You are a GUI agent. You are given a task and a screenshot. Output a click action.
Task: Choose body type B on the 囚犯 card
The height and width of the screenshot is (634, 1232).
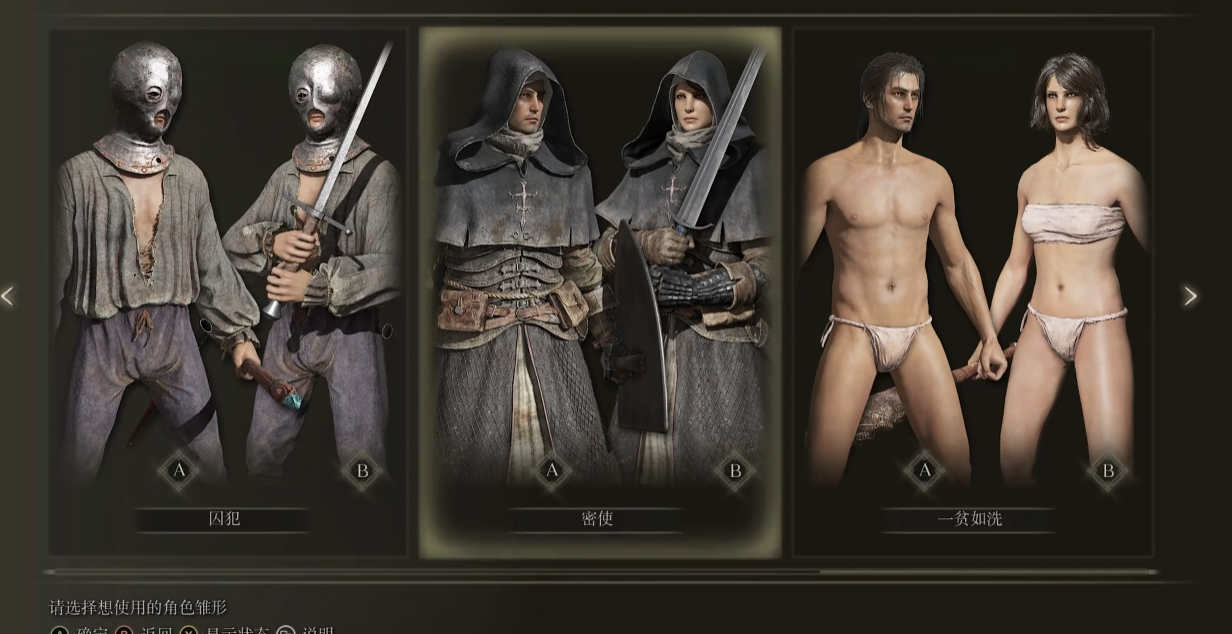click(x=362, y=471)
